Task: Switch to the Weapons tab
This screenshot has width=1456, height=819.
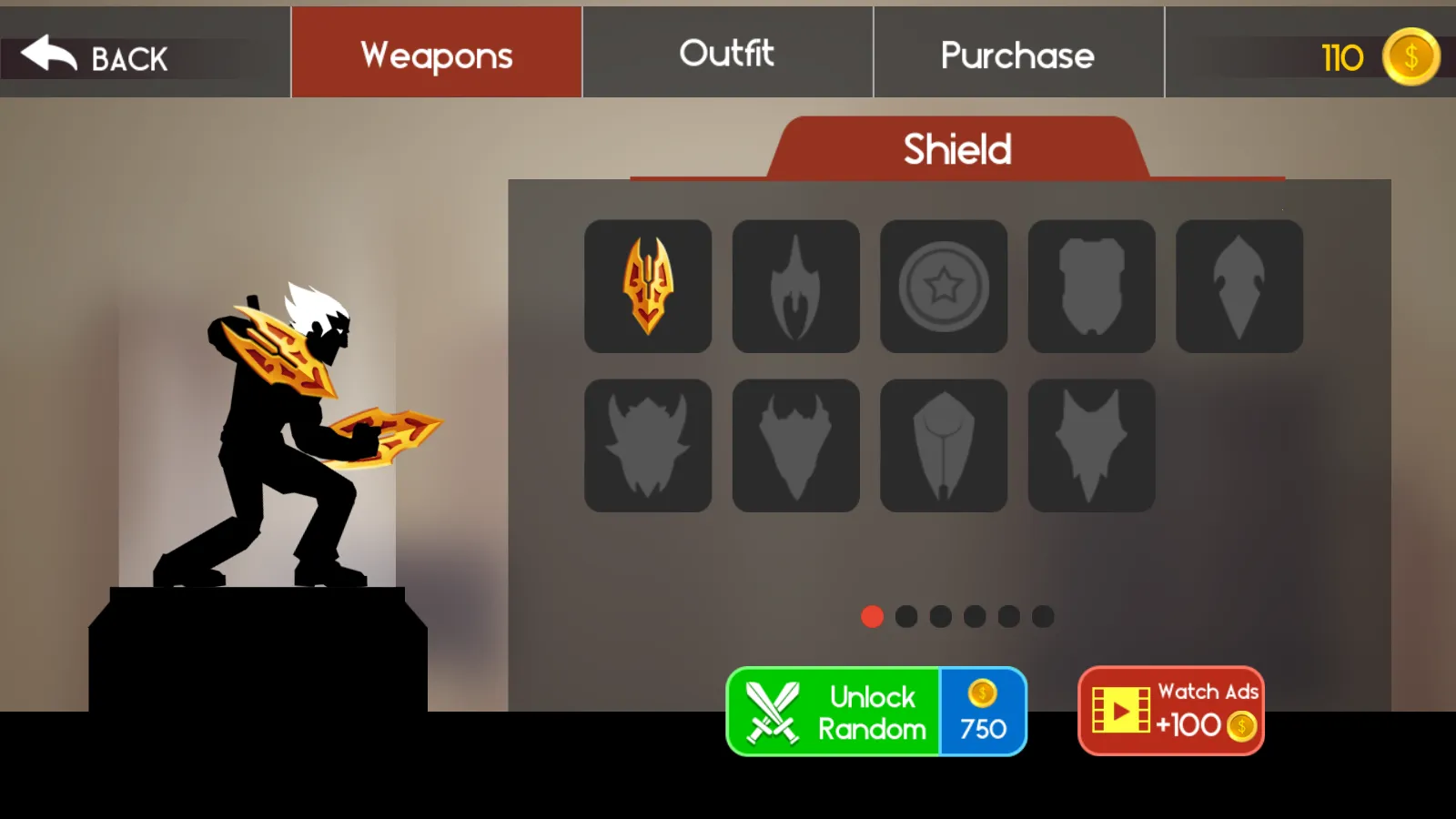Action: coord(437,54)
